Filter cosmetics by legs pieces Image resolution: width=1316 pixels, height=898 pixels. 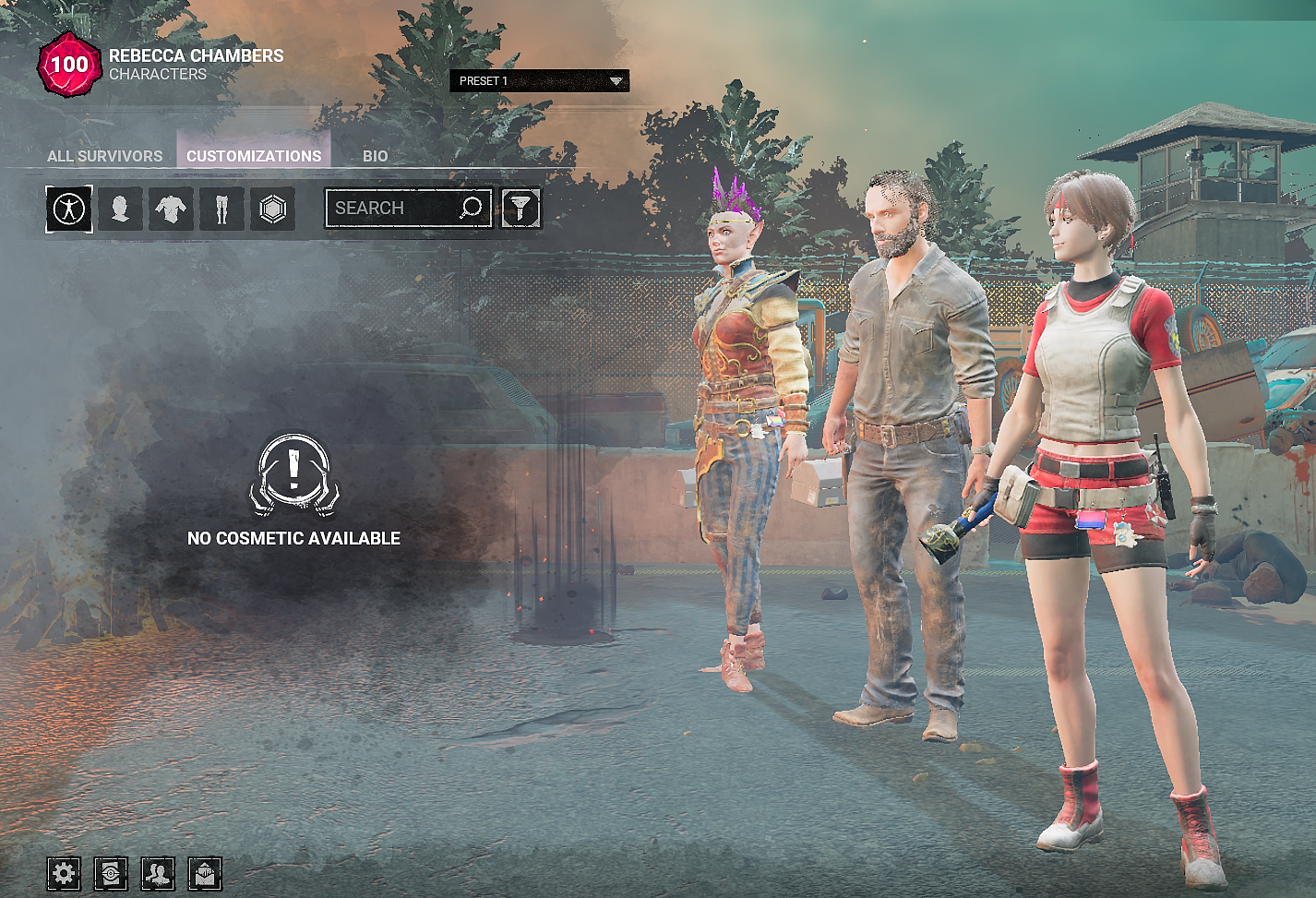[221, 210]
